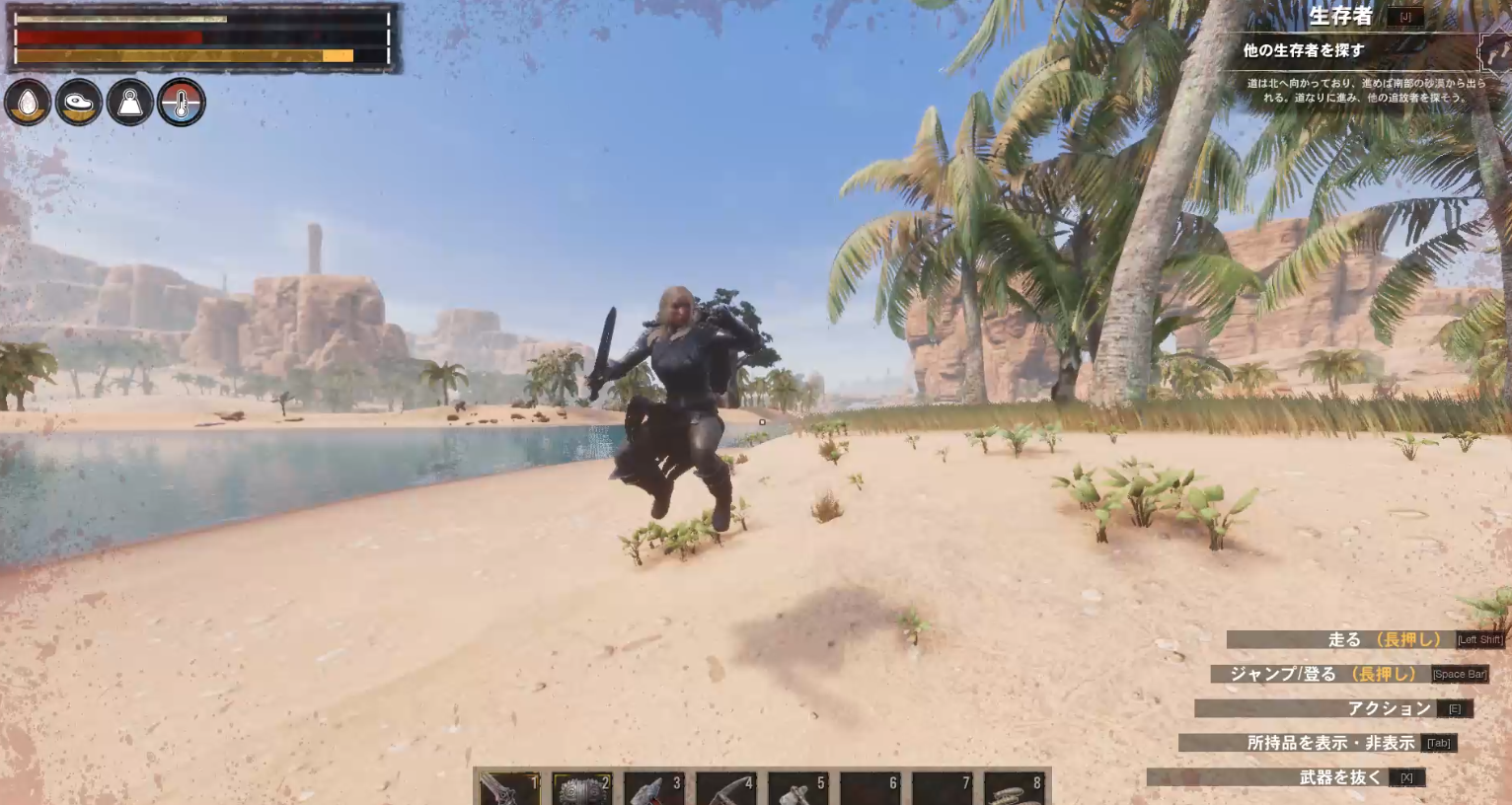
Task: Click the temperature thermometer status icon
Action: [181, 100]
